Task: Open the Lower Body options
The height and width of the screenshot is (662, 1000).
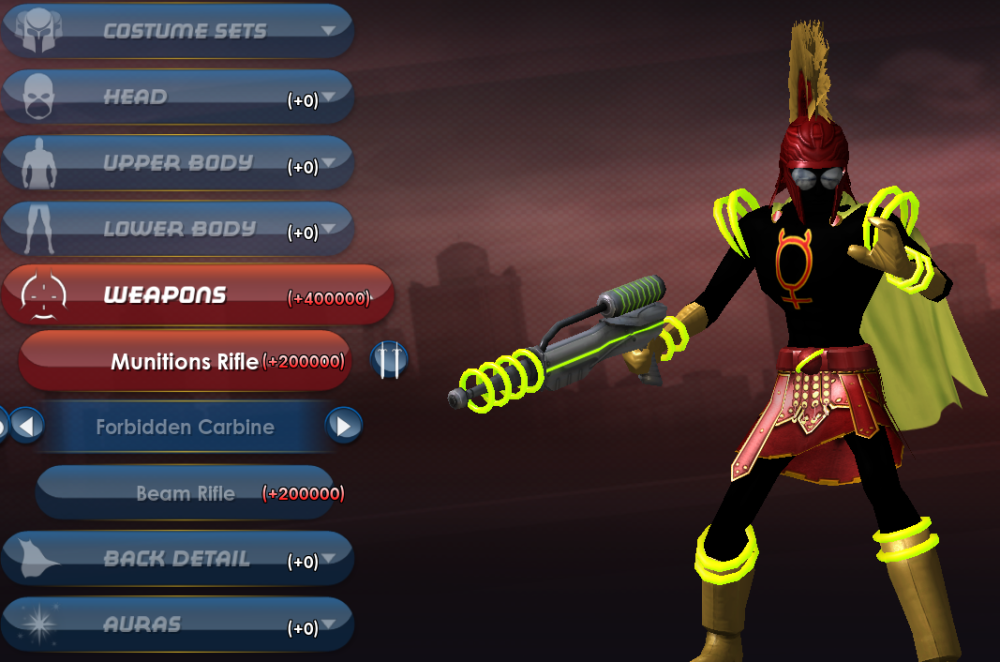Action: (180, 229)
